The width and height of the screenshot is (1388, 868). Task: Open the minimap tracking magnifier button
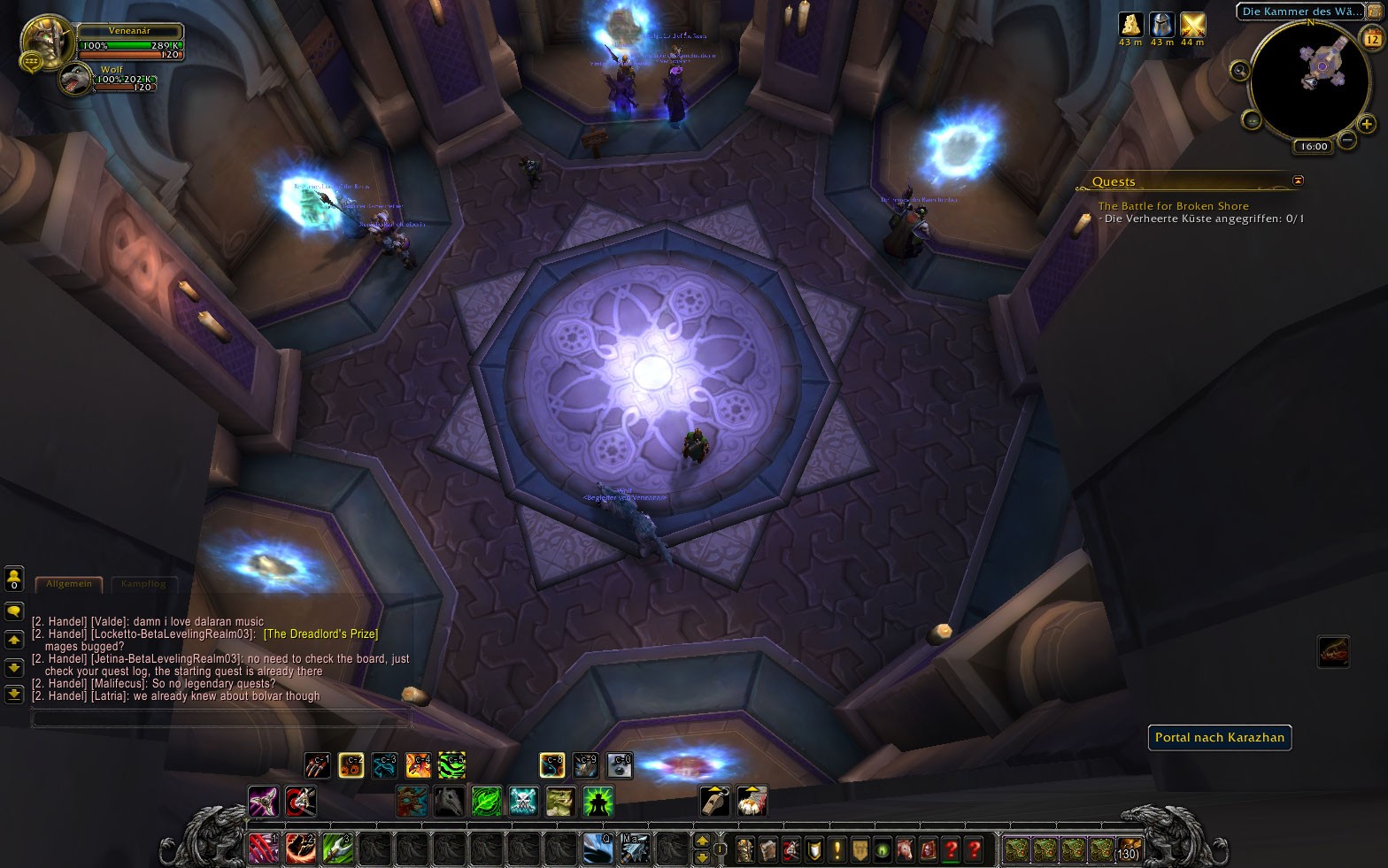[1240, 71]
